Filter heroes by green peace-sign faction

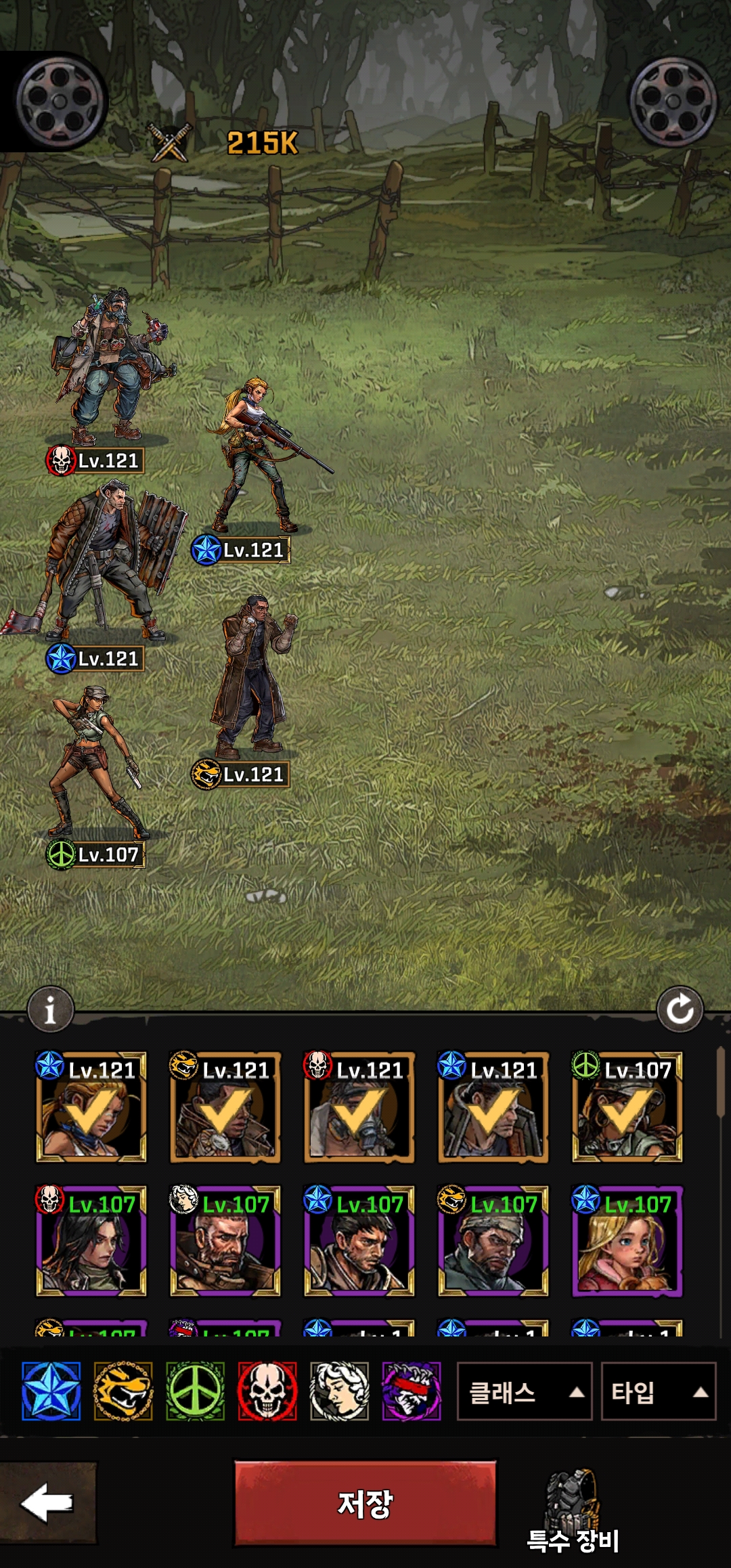(195, 1391)
